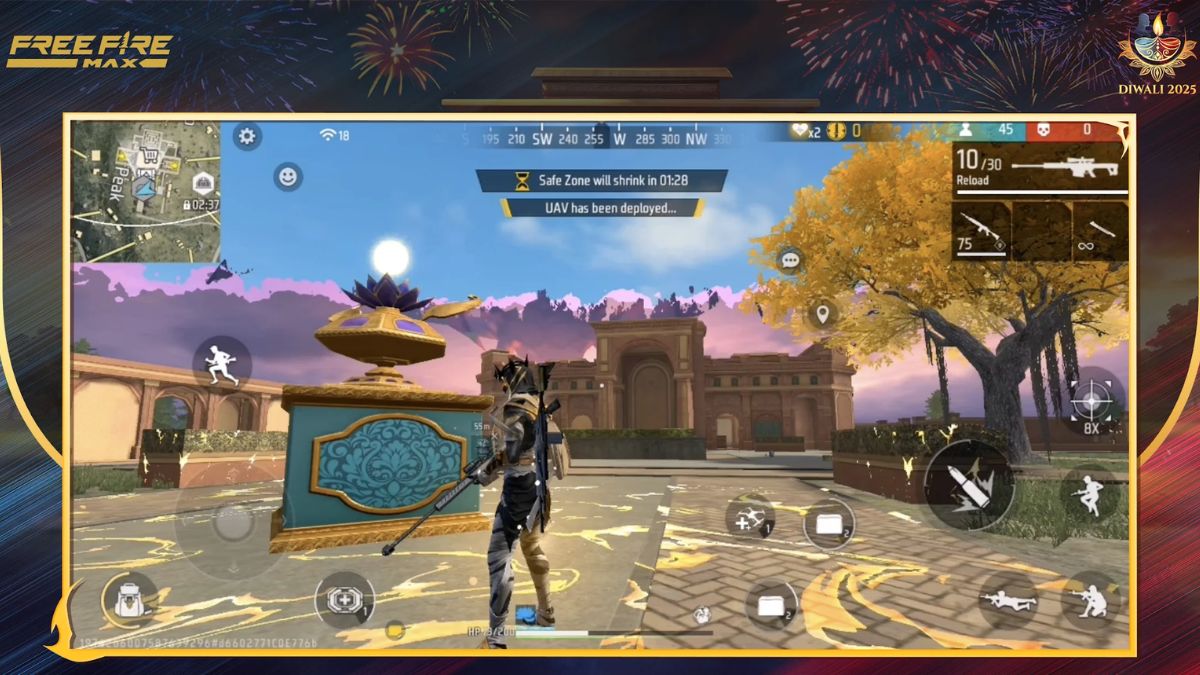Toggle the sprint running-man button
The width and height of the screenshot is (1200, 675).
[222, 362]
